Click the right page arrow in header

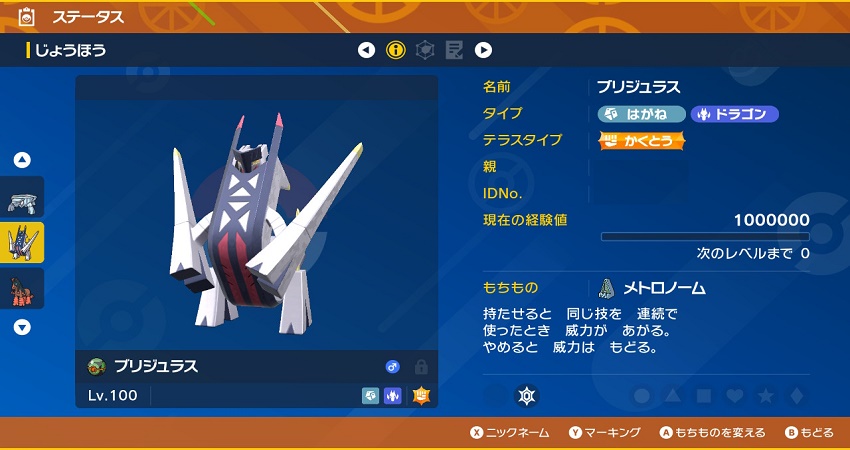[x=483, y=50]
